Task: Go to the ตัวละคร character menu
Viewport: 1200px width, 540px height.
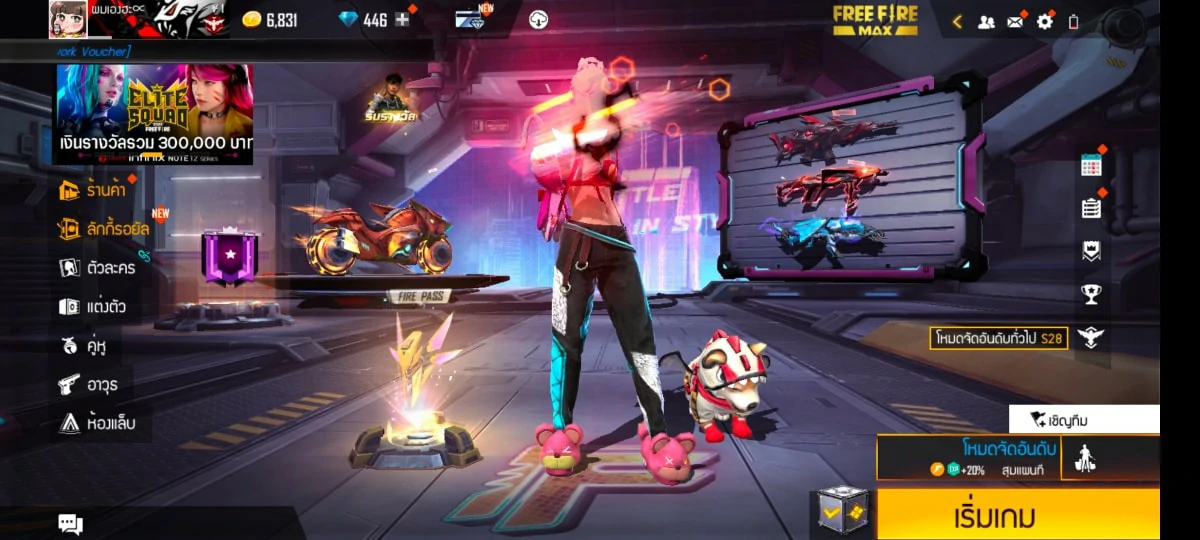Action: (98, 267)
